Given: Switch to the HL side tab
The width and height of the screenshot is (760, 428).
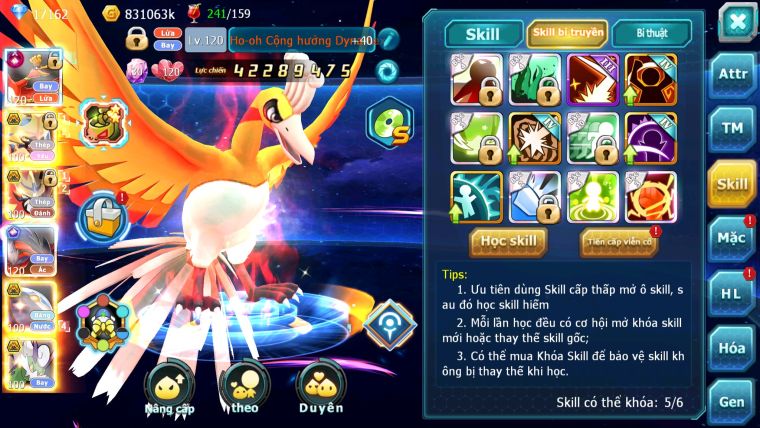Looking at the screenshot, I should point(732,293).
